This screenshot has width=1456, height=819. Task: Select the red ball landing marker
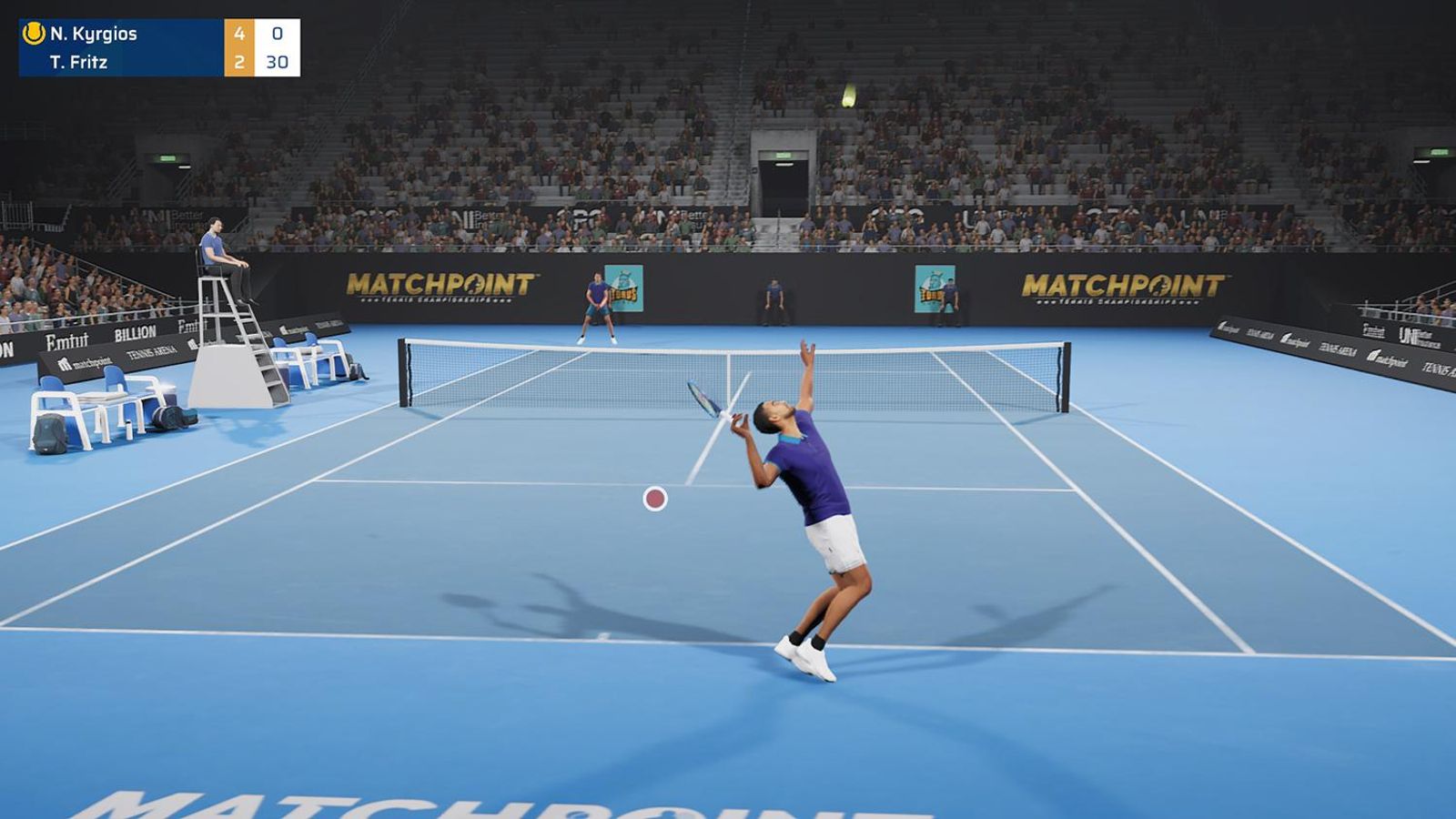coord(653,500)
